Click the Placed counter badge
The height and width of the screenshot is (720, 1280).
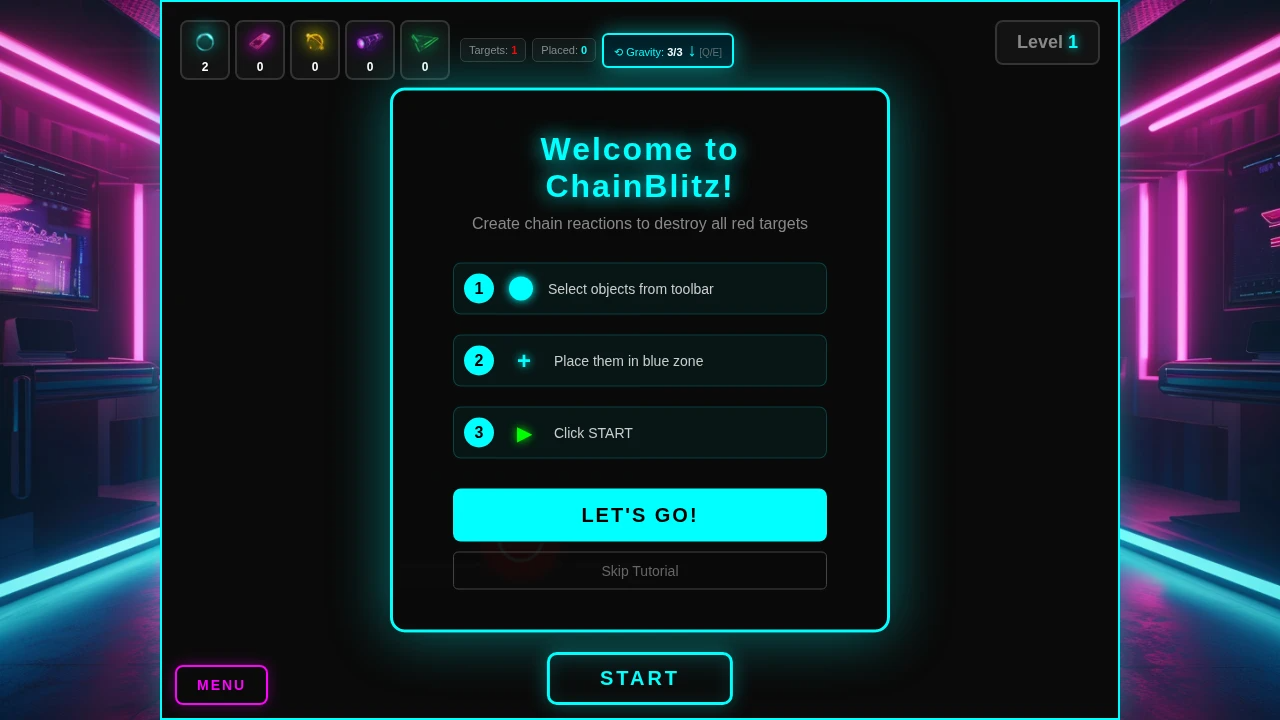(x=564, y=50)
